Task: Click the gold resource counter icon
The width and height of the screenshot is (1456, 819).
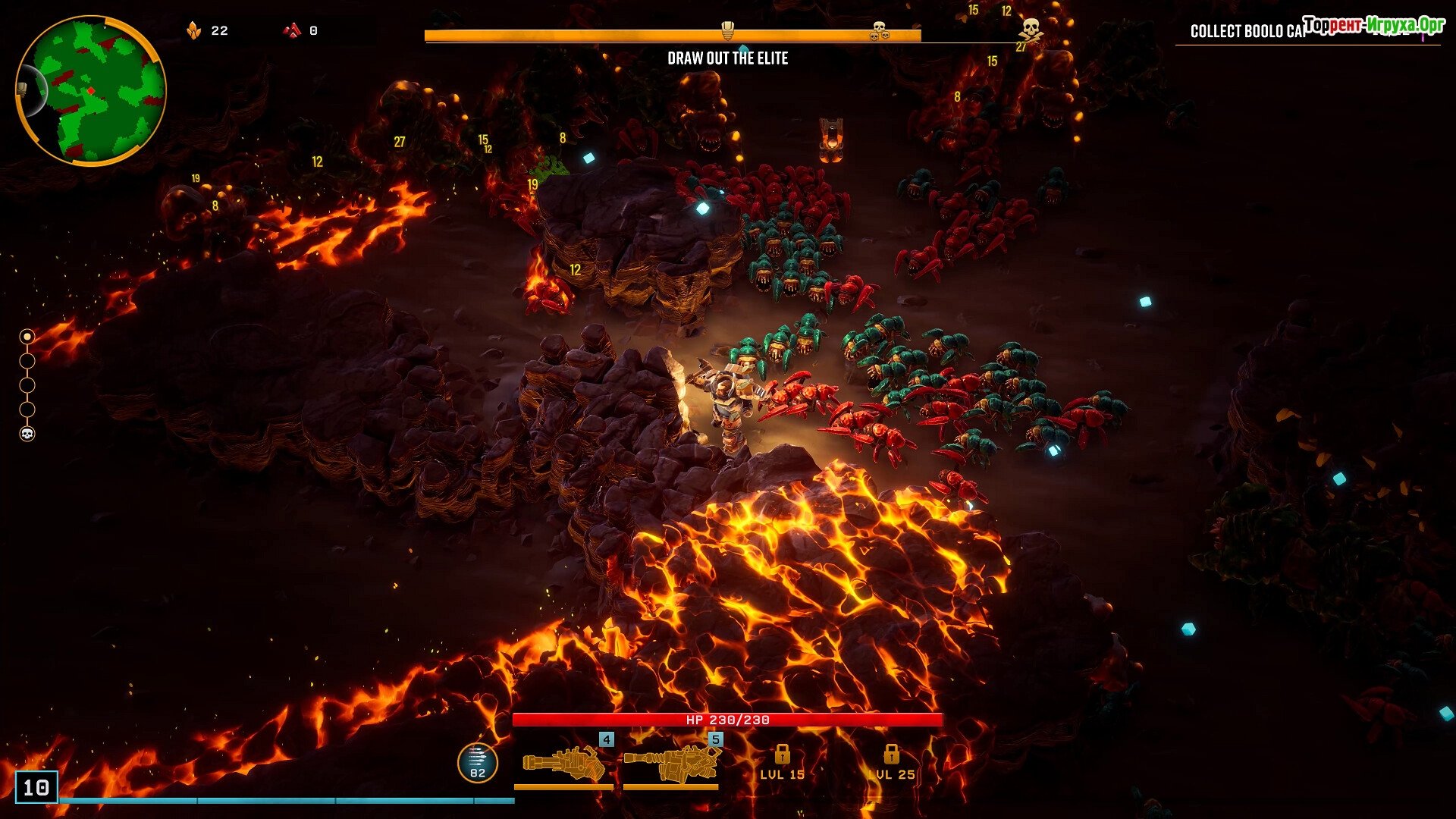Action: click(194, 30)
